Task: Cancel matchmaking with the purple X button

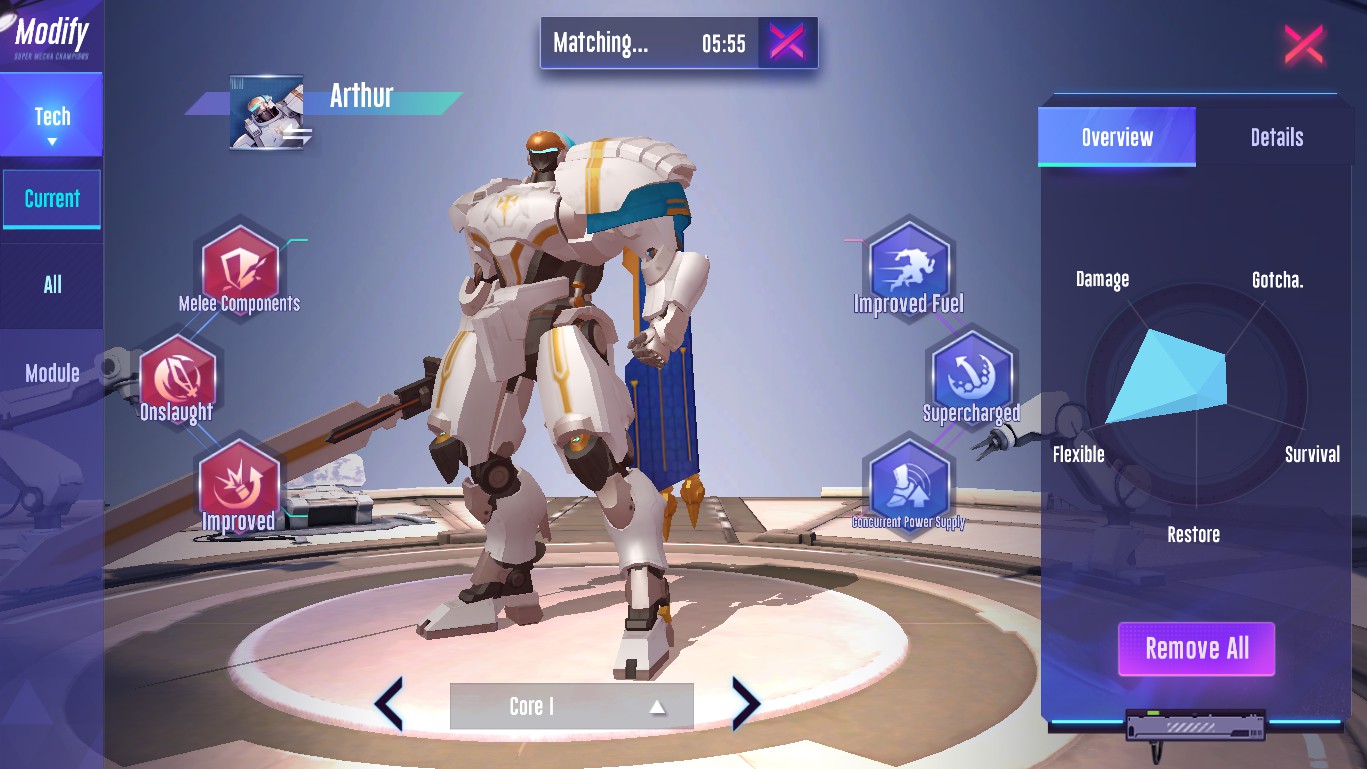Action: [x=787, y=42]
